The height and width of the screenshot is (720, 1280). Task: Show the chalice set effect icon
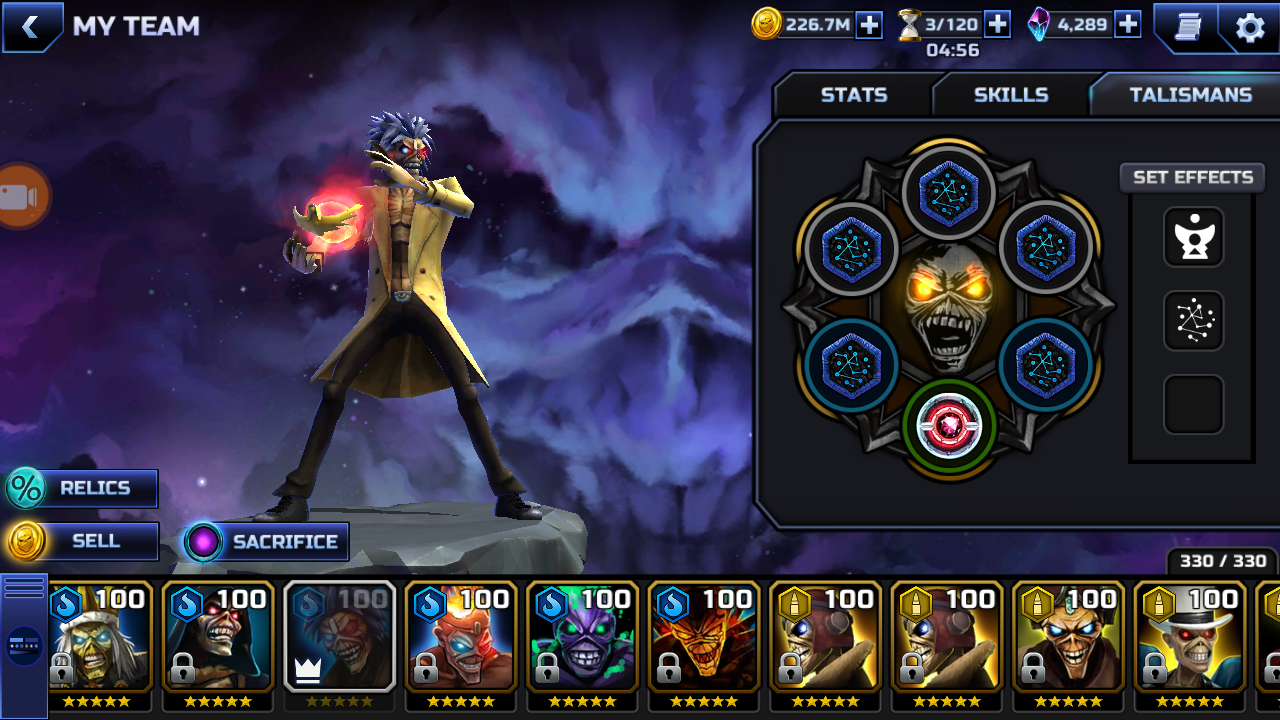point(1193,237)
